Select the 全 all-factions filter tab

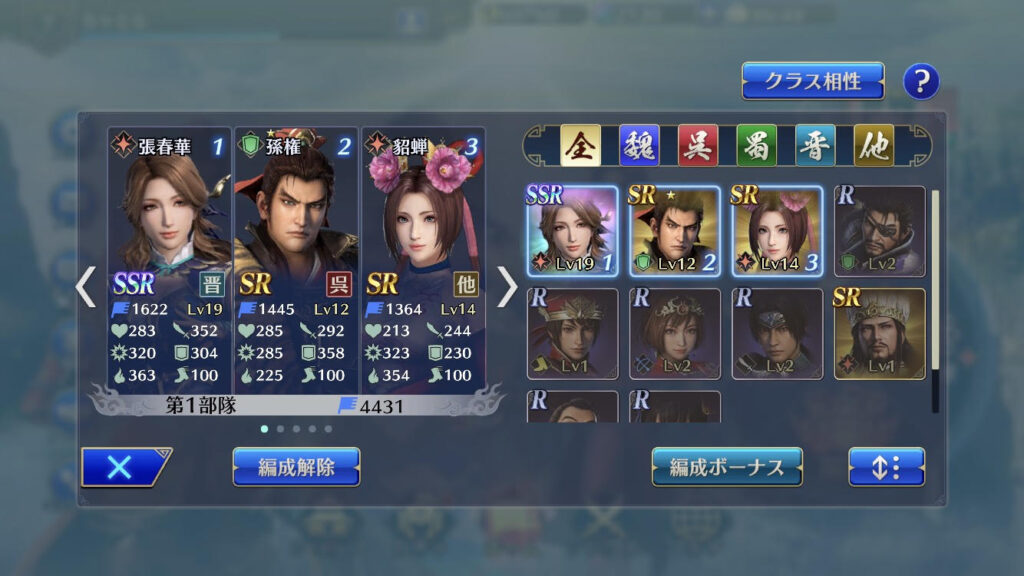tap(579, 146)
